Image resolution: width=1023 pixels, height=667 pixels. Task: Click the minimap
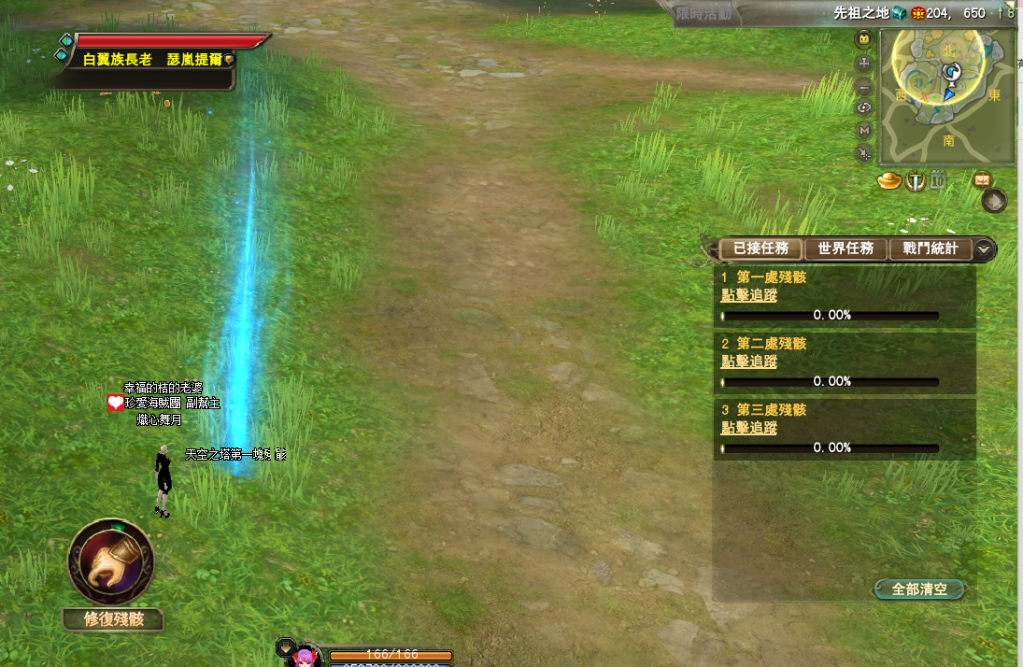pyautogui.click(x=947, y=95)
